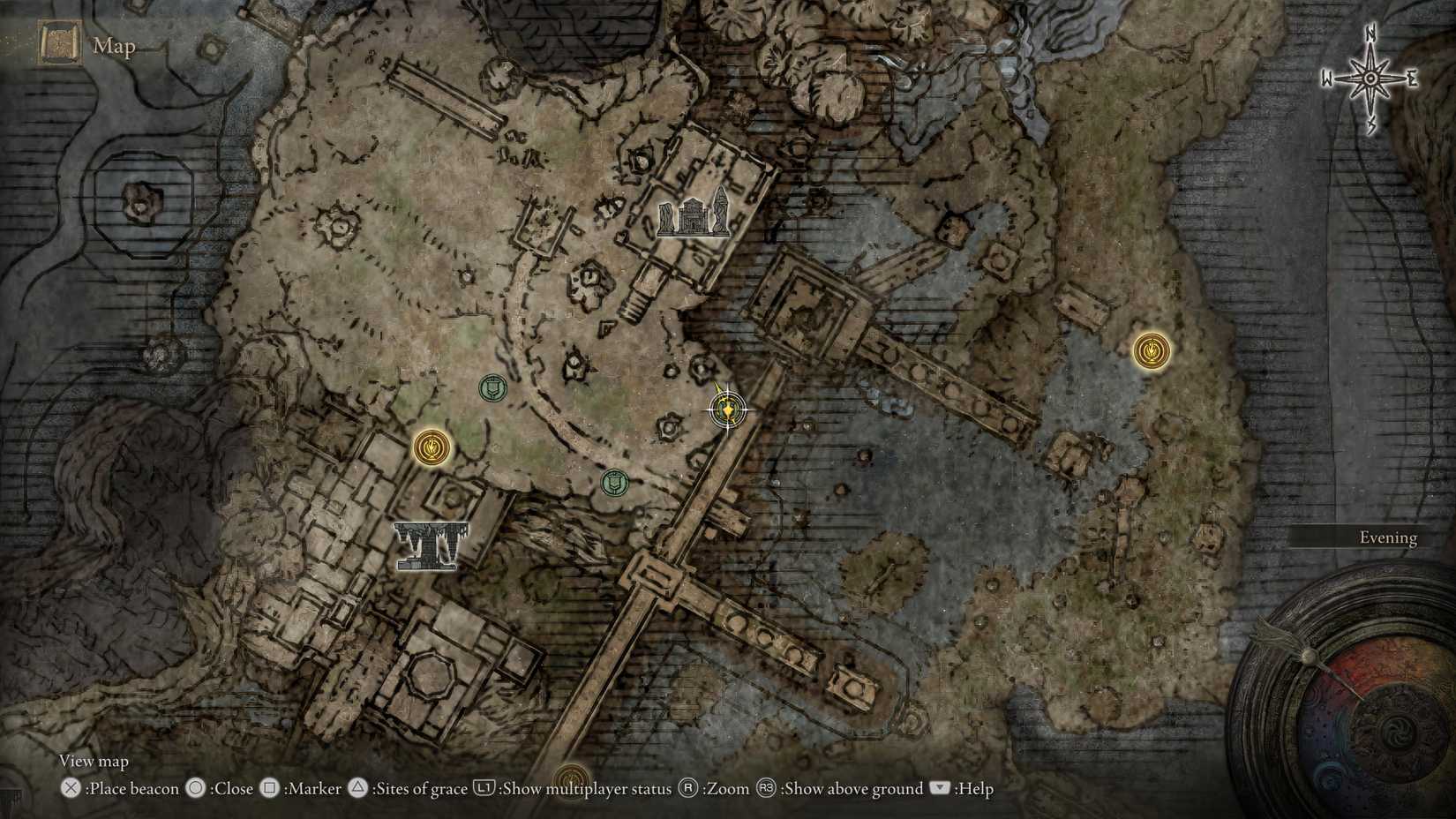Click the cave entrance map icon

tap(431, 545)
